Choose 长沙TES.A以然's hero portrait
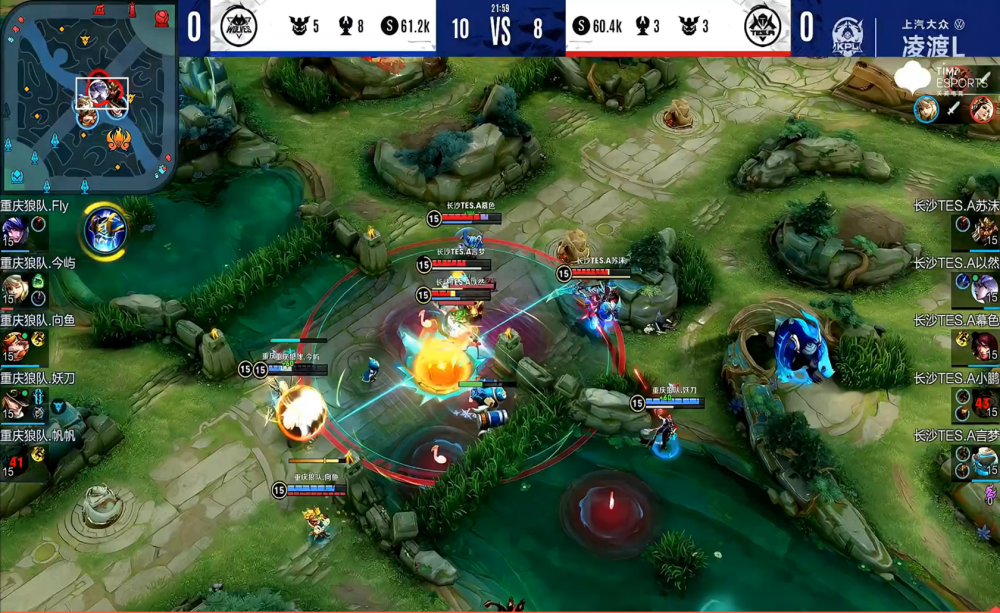The image size is (1000, 613). [985, 290]
